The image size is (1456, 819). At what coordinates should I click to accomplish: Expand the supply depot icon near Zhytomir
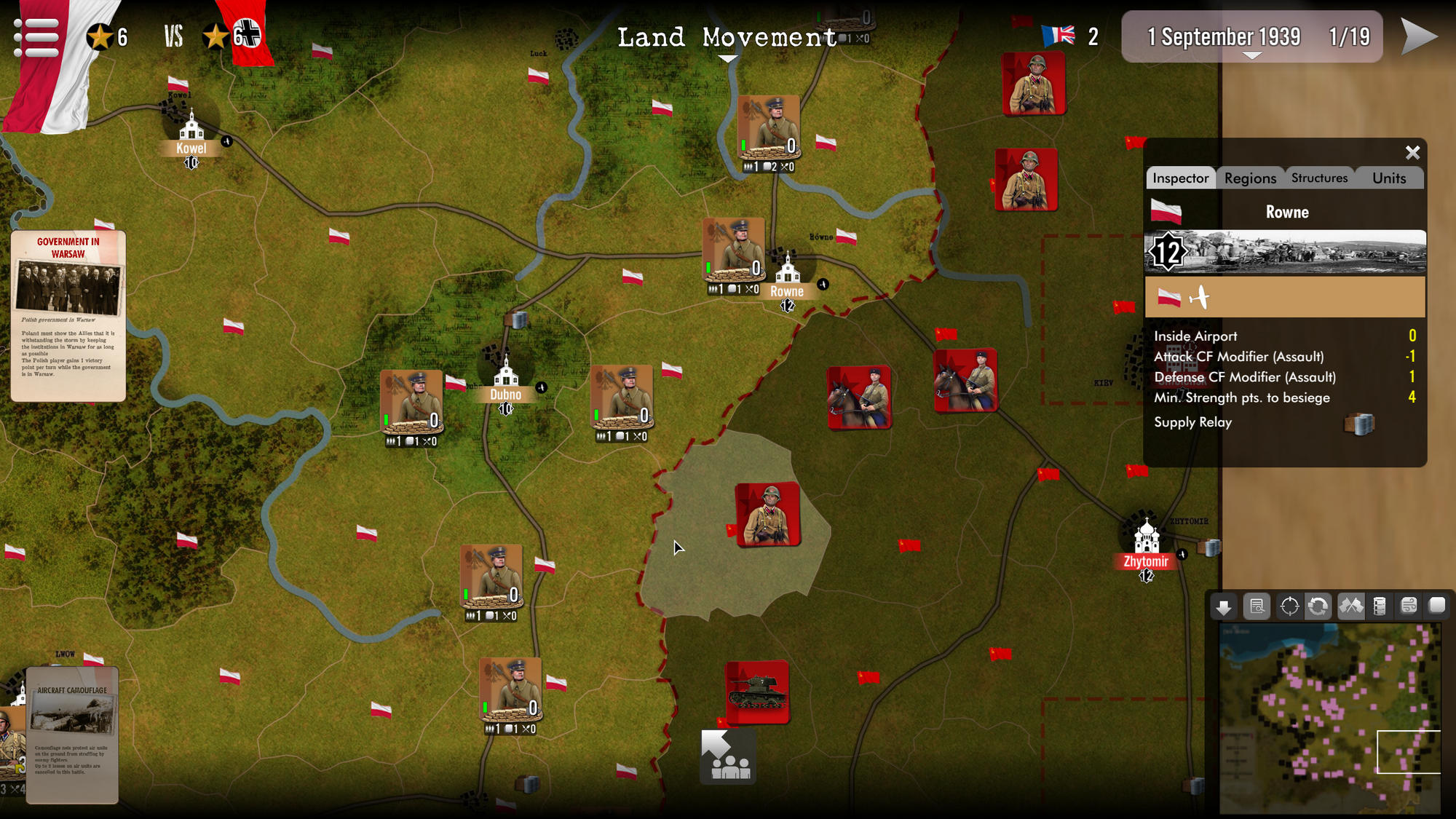[1208, 547]
